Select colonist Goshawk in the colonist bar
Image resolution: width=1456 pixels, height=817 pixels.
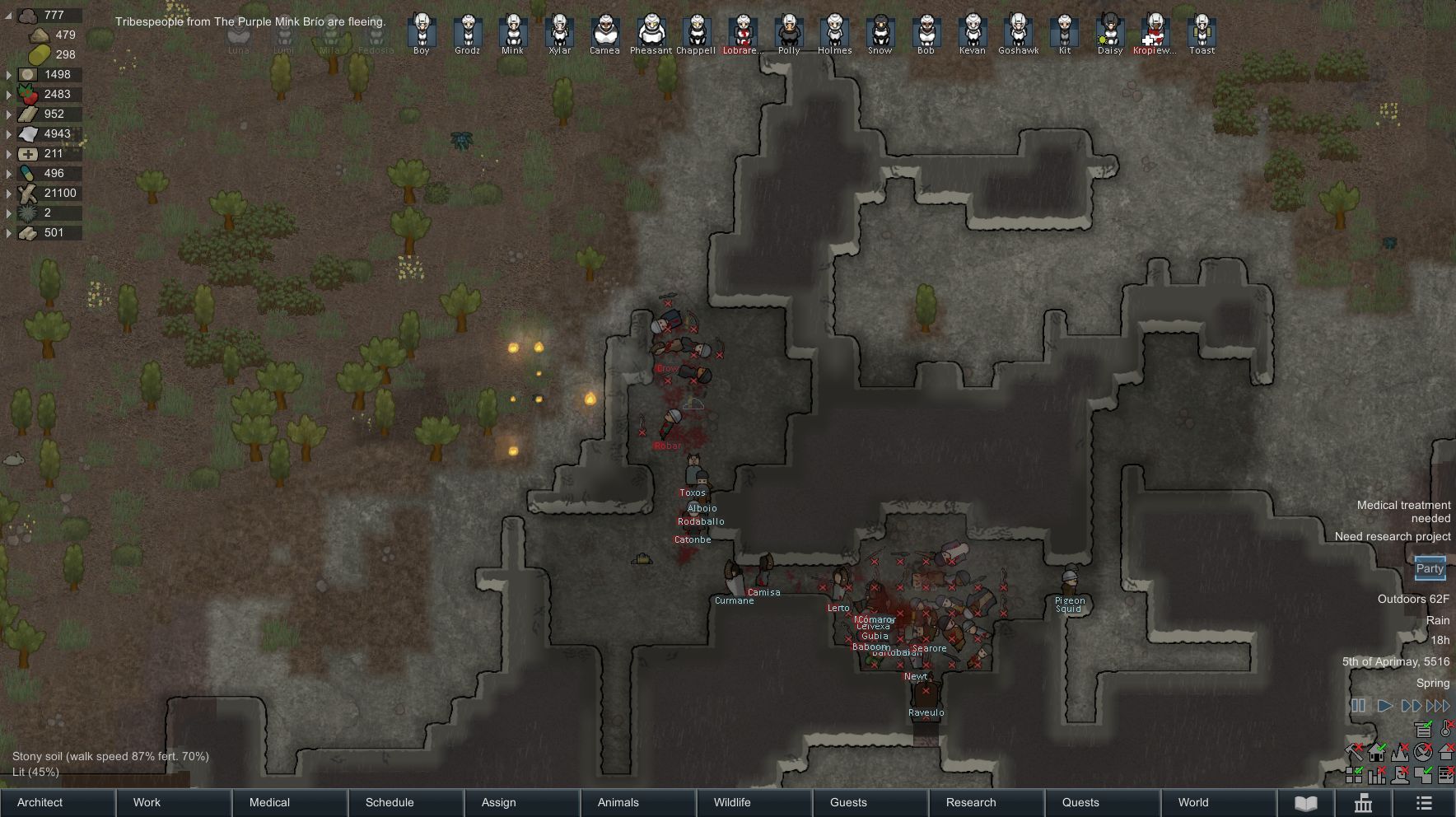(x=1018, y=31)
